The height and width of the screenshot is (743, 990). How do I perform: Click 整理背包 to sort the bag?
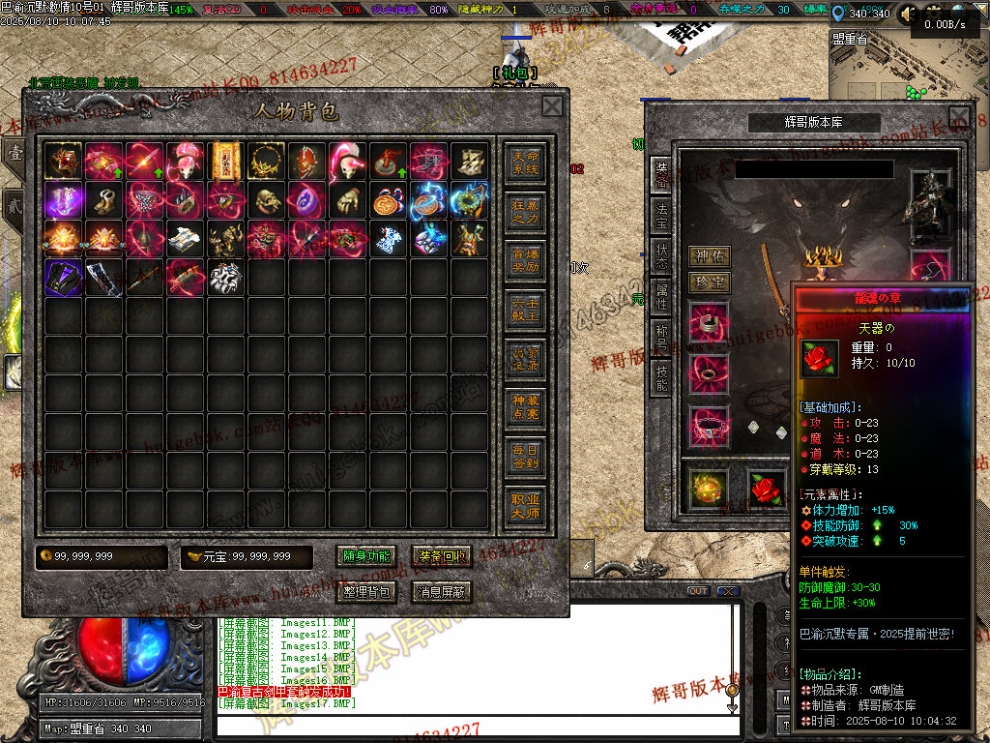click(367, 592)
